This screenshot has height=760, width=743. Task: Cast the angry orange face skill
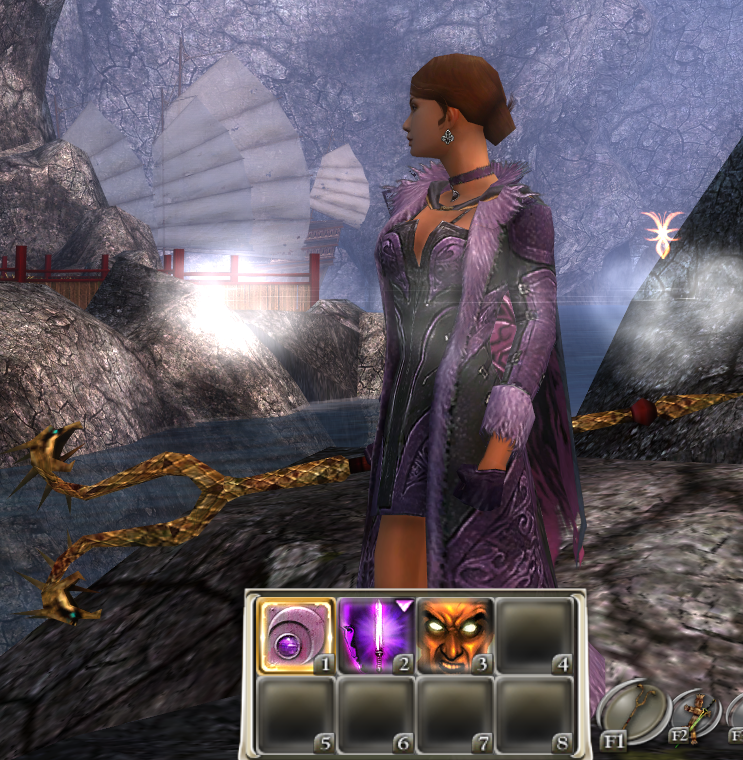click(x=454, y=636)
